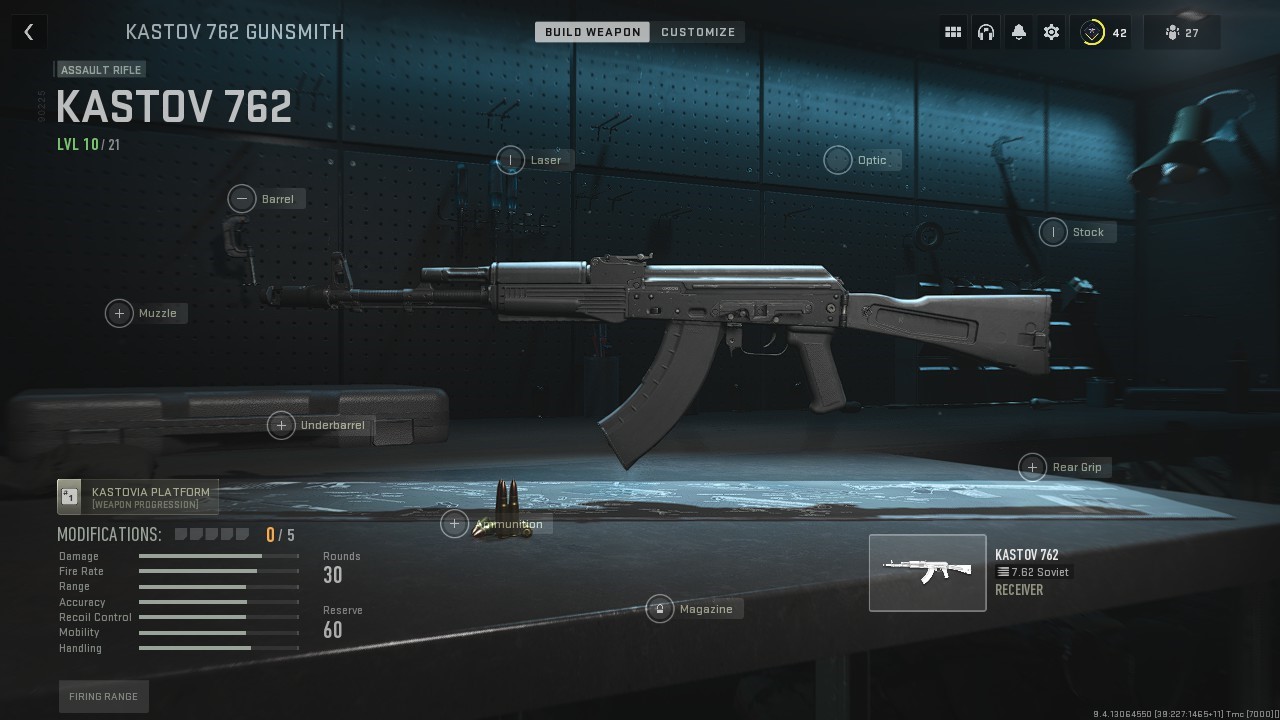This screenshot has width=1280, height=720.
Task: Add an Underbarrel attachment
Action: coord(281,425)
